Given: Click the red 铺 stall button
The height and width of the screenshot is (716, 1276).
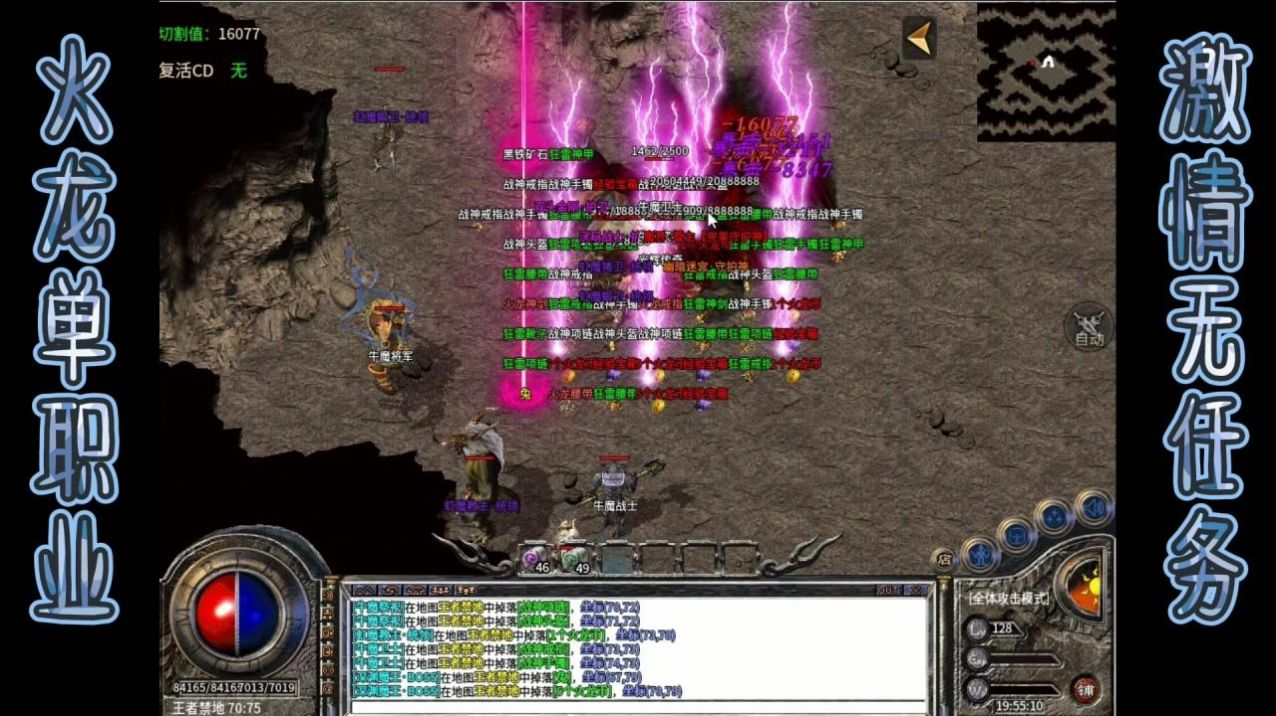Looking at the screenshot, I should [x=1085, y=688].
